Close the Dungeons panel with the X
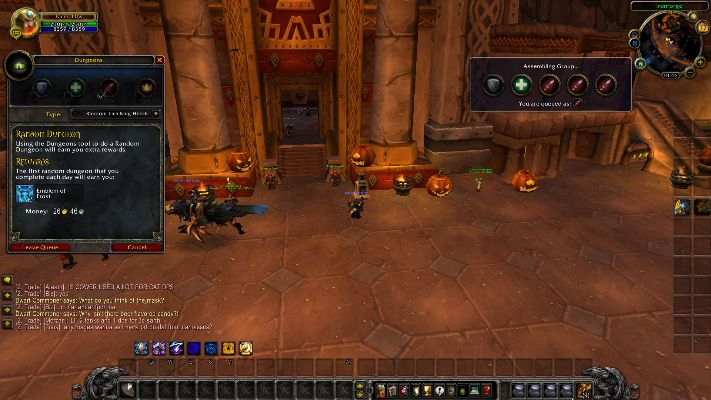The height and width of the screenshot is (400, 711). [159, 60]
